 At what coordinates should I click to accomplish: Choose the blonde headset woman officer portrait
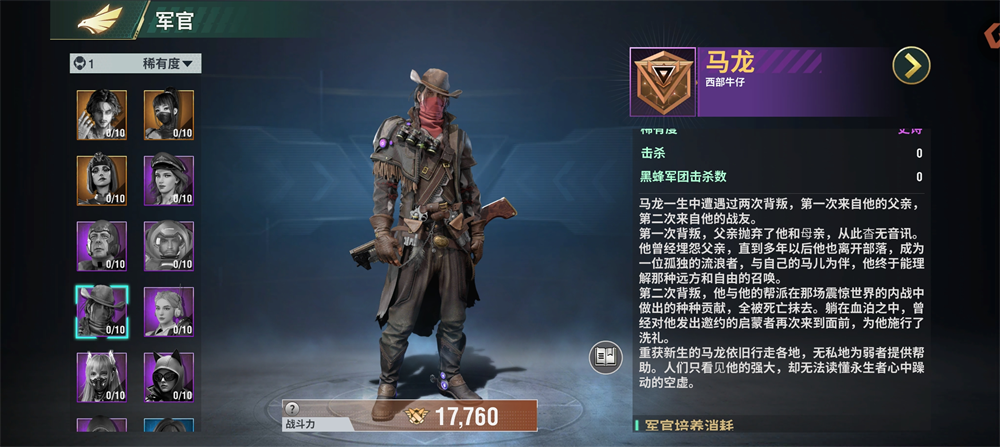168,311
